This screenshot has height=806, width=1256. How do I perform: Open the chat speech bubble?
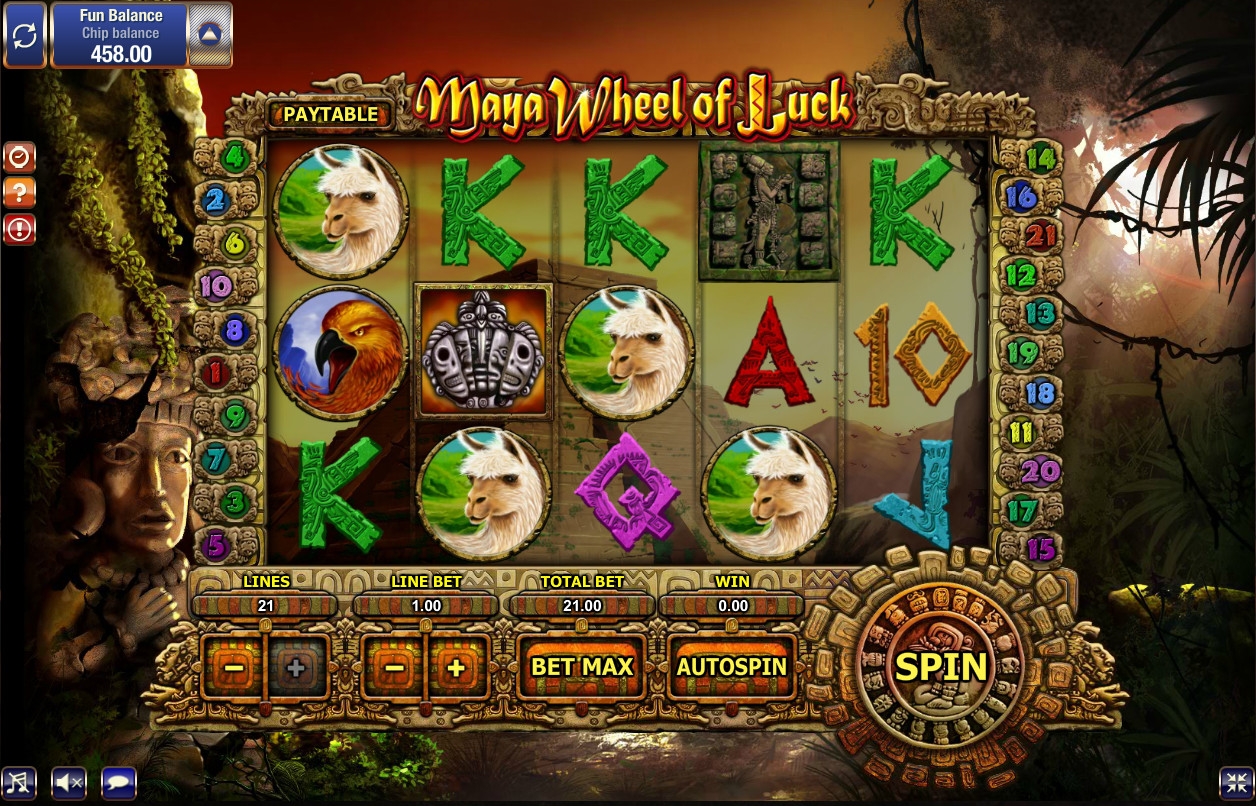tap(119, 783)
